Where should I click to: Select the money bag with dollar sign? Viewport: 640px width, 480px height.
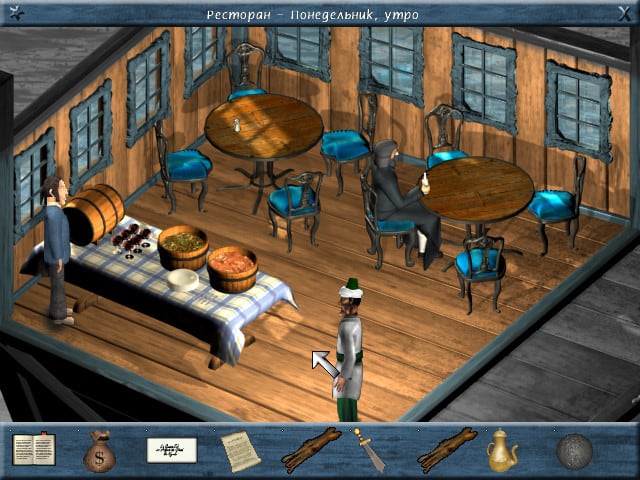tap(100, 452)
